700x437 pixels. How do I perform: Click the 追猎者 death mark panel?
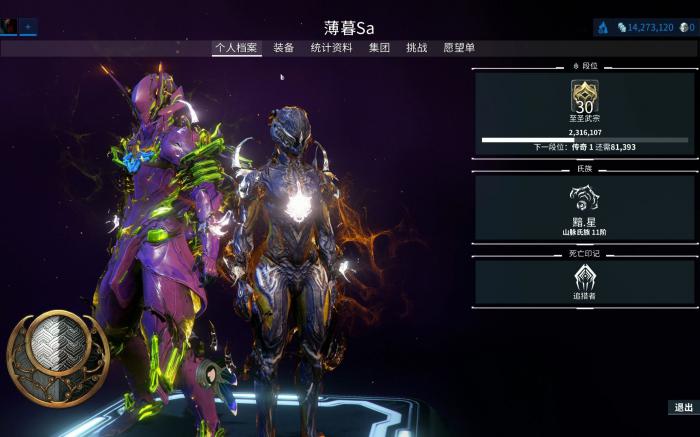tap(585, 283)
